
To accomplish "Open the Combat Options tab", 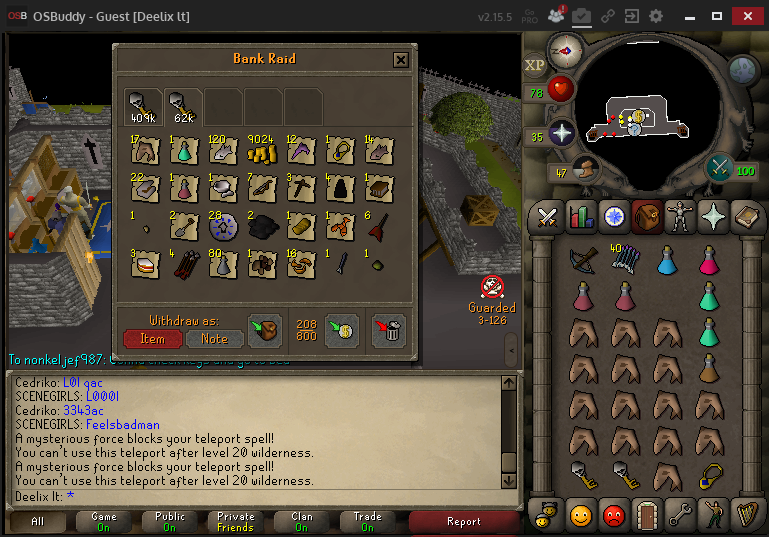I will (x=547, y=216).
